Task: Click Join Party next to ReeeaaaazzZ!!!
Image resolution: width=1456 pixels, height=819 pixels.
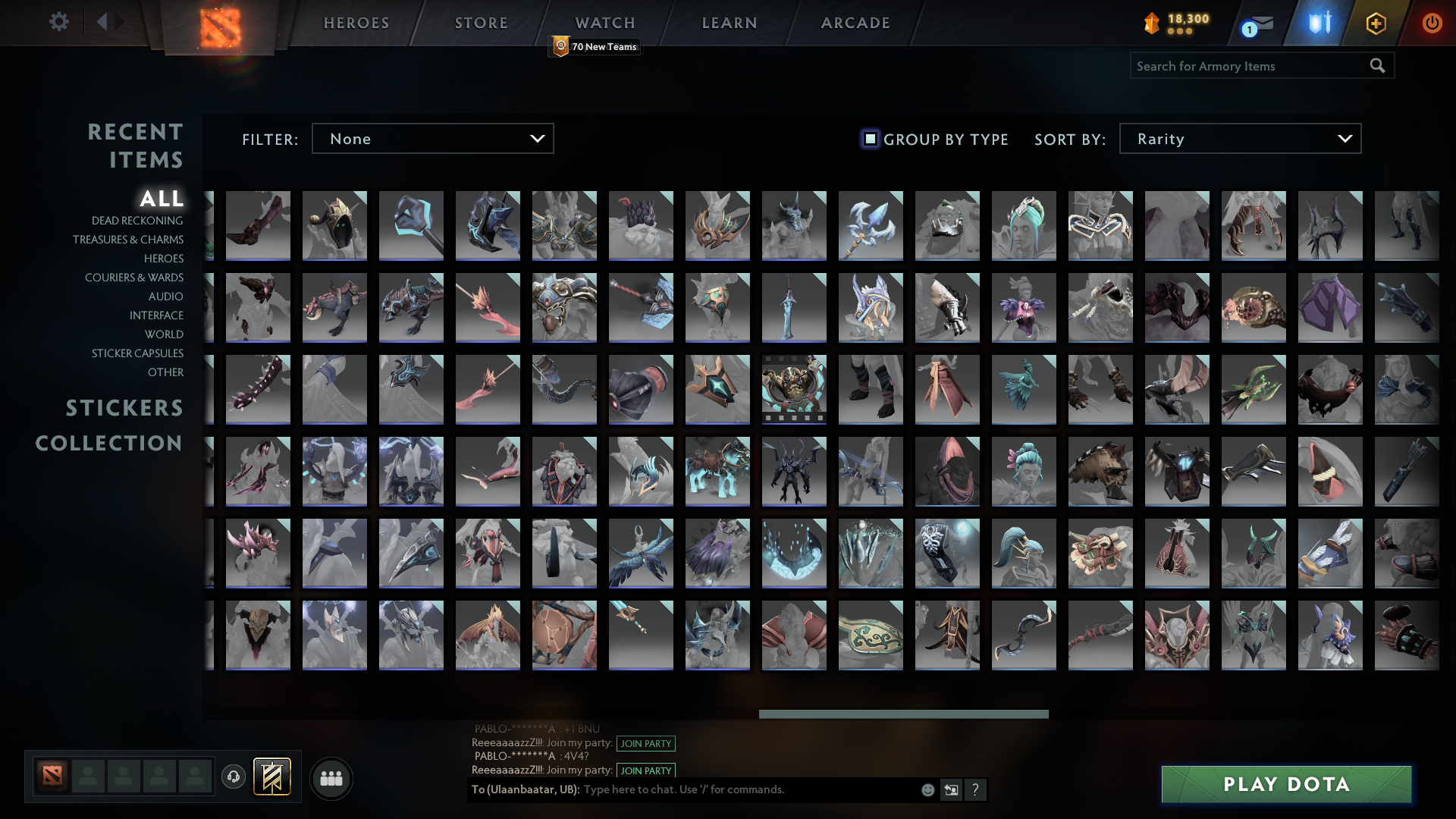Action: [x=645, y=744]
